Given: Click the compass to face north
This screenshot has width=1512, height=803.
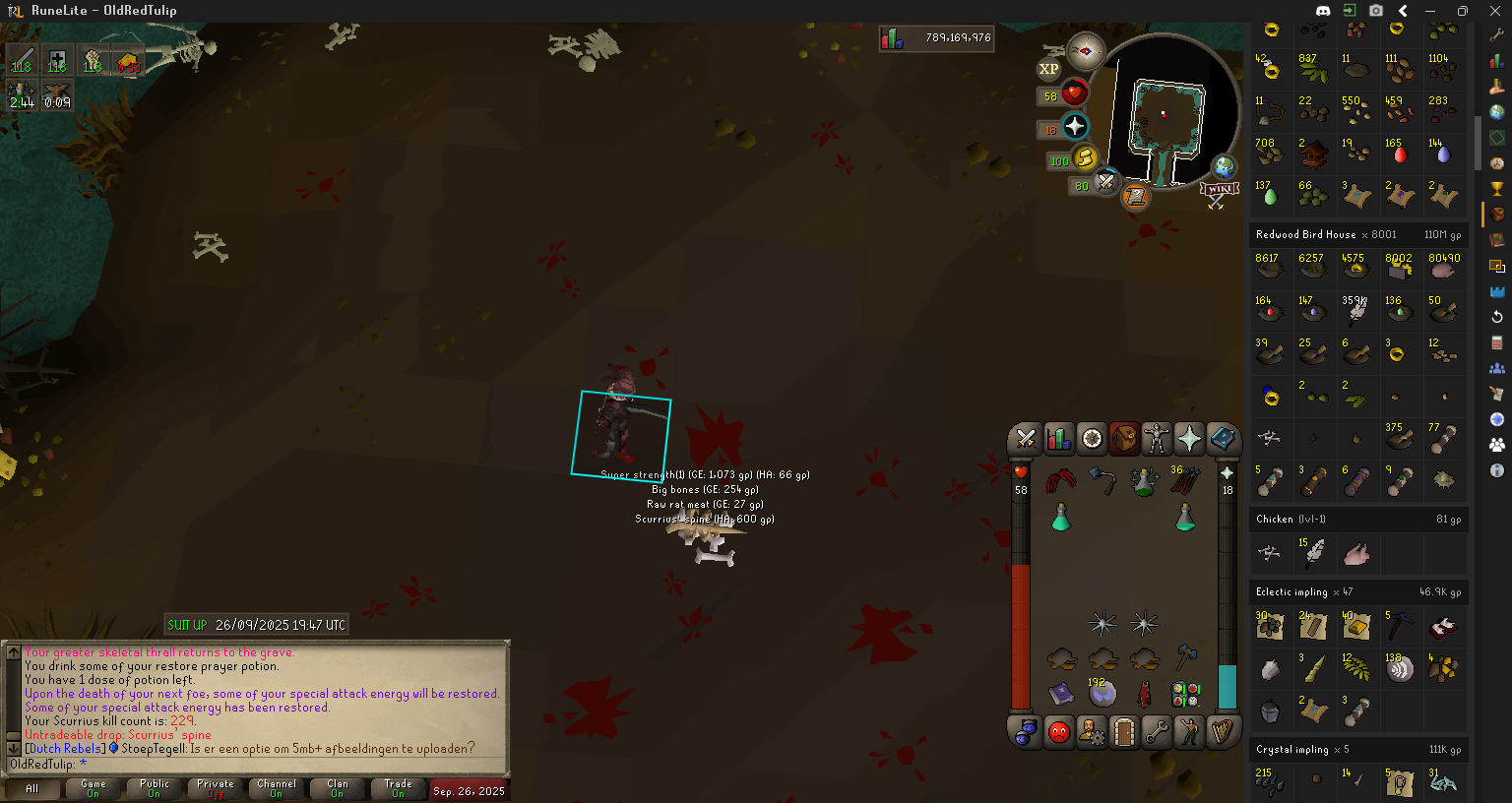Looking at the screenshot, I should [x=1086, y=51].
